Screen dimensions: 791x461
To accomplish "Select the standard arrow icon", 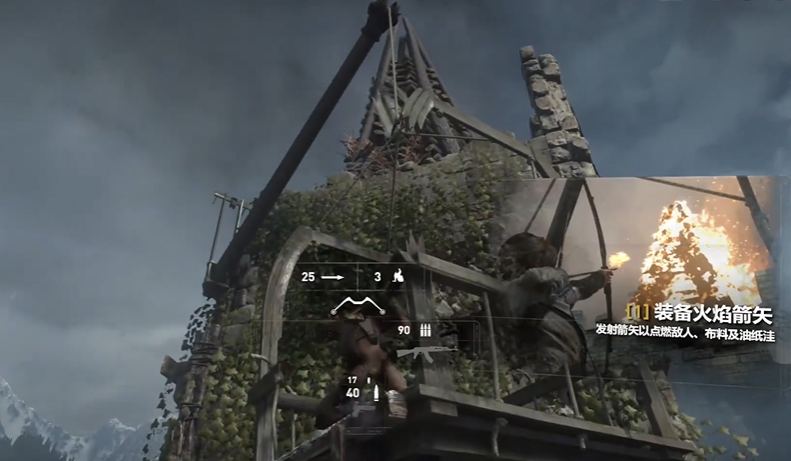I will pyautogui.click(x=333, y=276).
